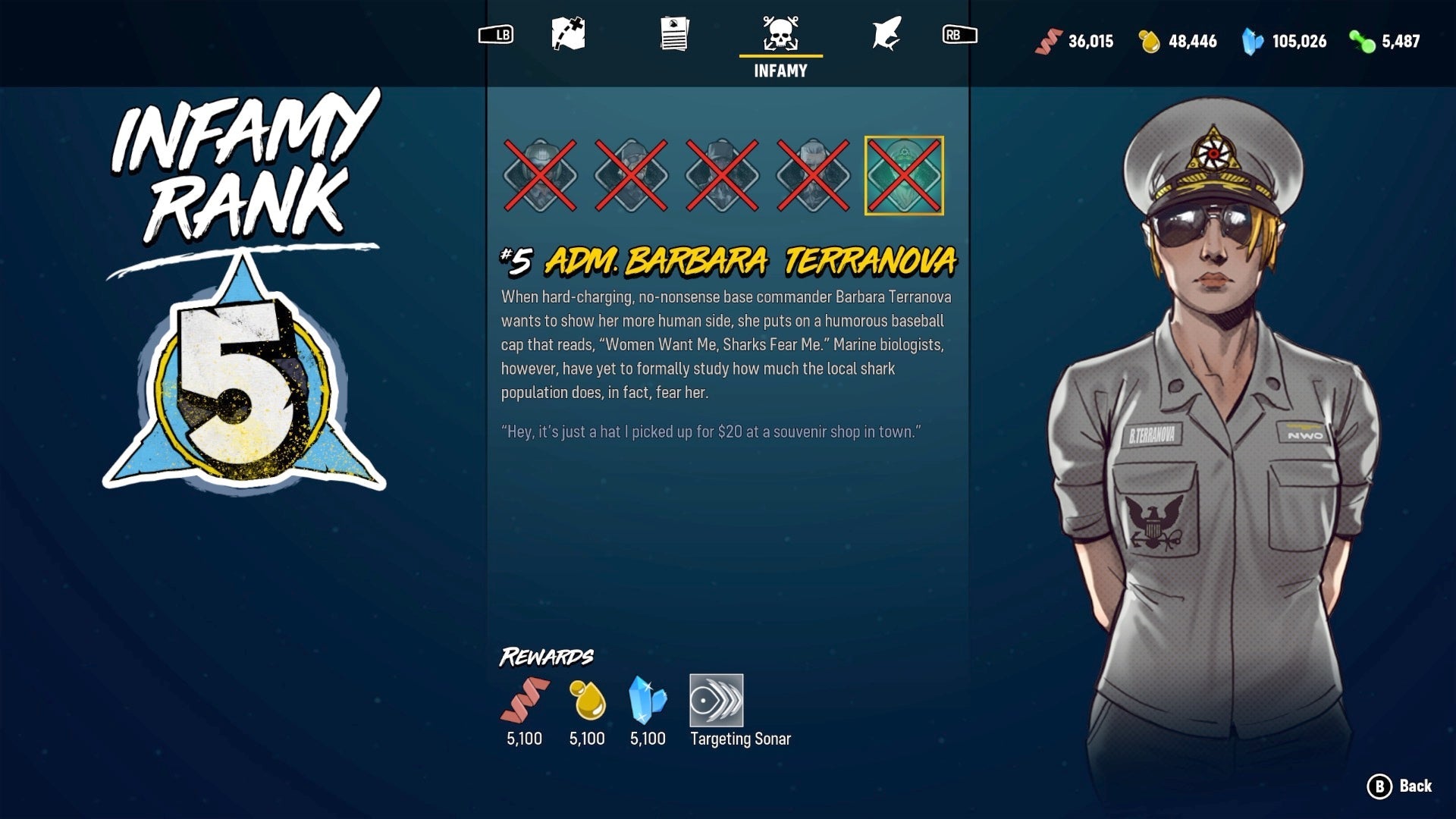This screenshot has width=1456, height=819.
Task: Click the green mutagen currency icon
Action: tap(1361, 42)
